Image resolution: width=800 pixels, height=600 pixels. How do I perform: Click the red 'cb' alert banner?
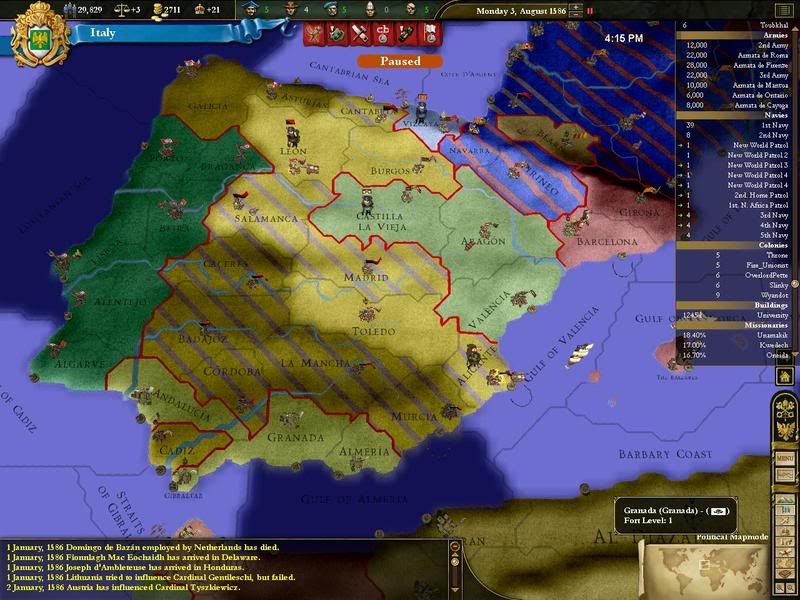[380, 34]
